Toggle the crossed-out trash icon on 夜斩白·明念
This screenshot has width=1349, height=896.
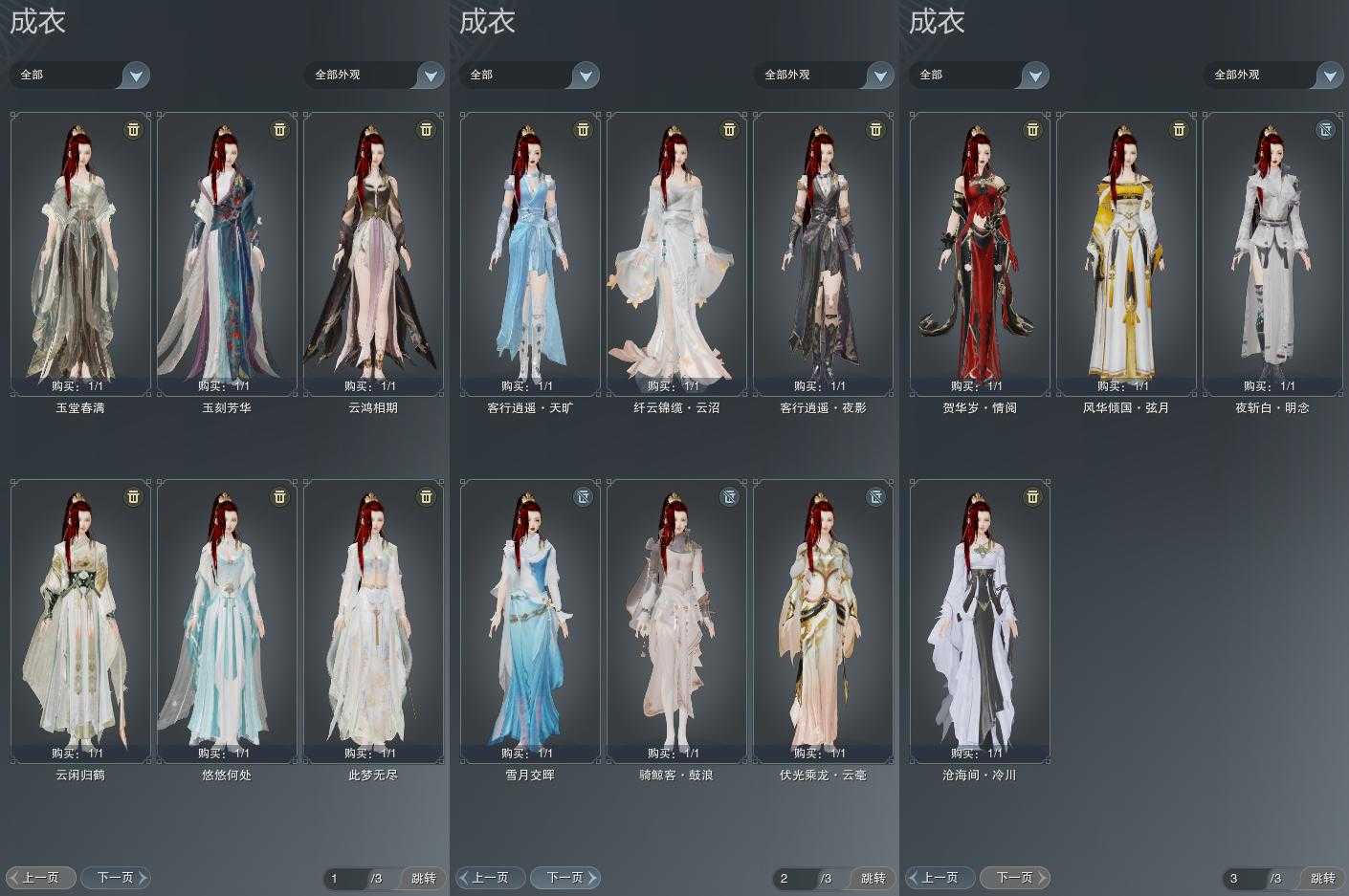coord(1323,130)
